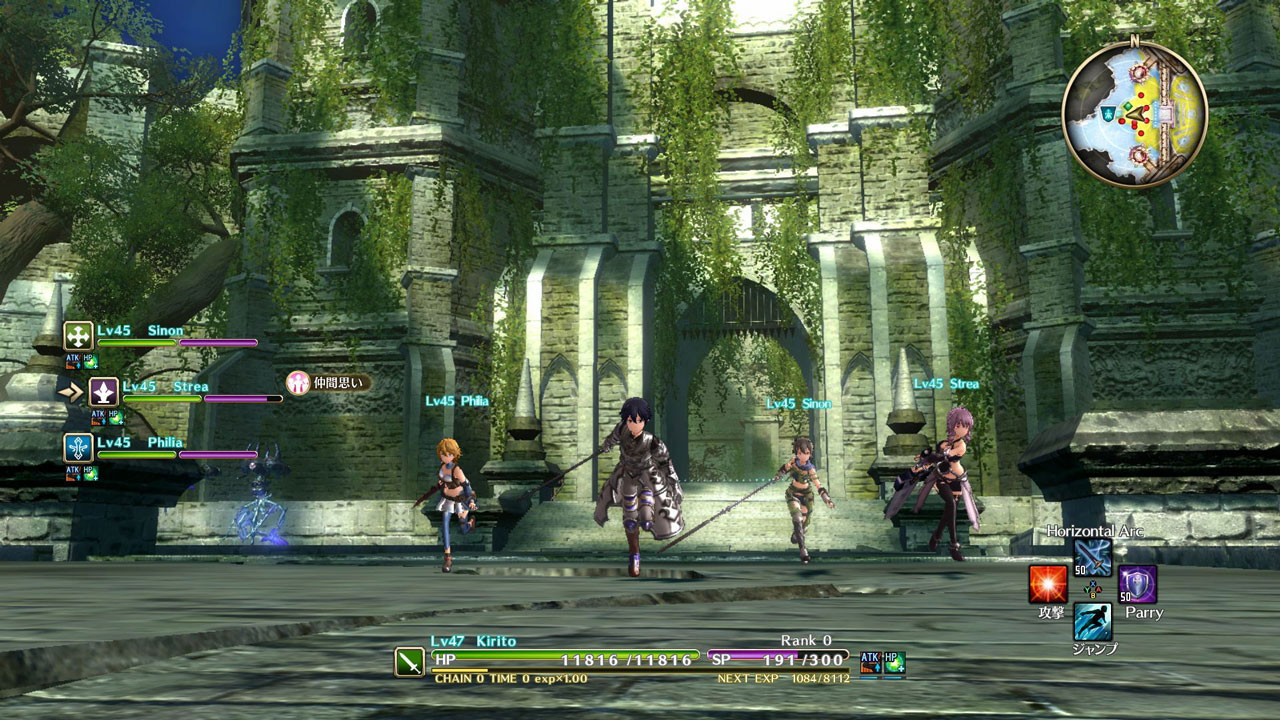Select Sinon's party member icon

78,336
